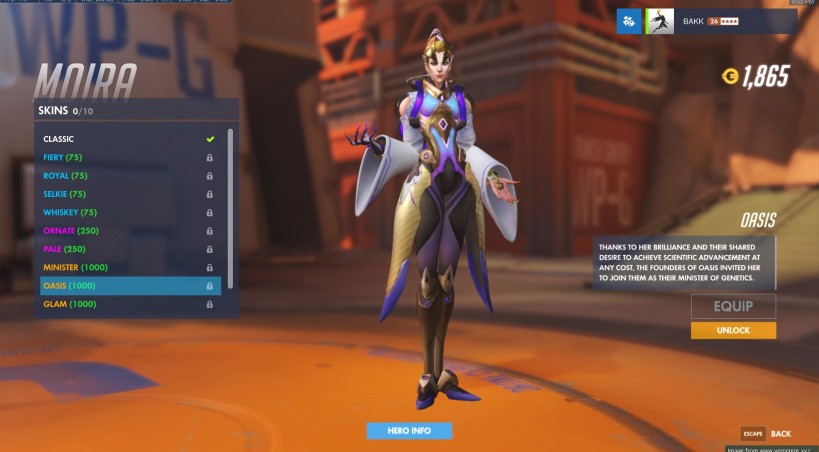The image size is (819, 452).
Task: Select the Whiskey skin
Action: point(129,212)
